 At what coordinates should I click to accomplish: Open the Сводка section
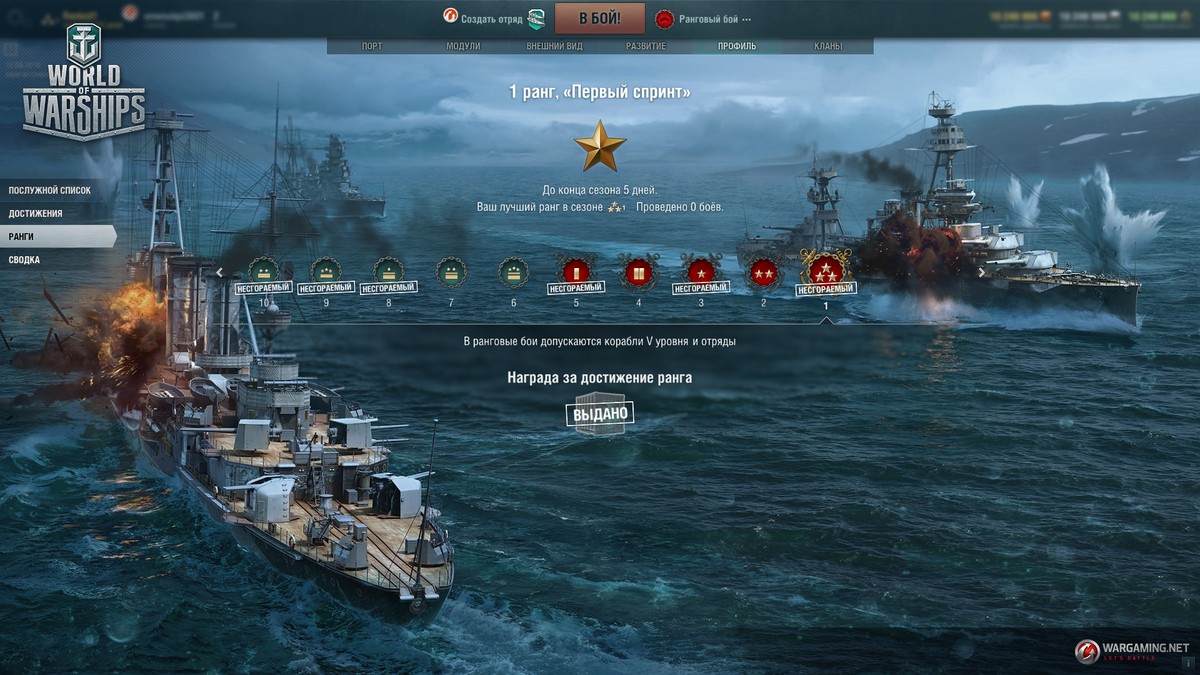click(x=25, y=260)
